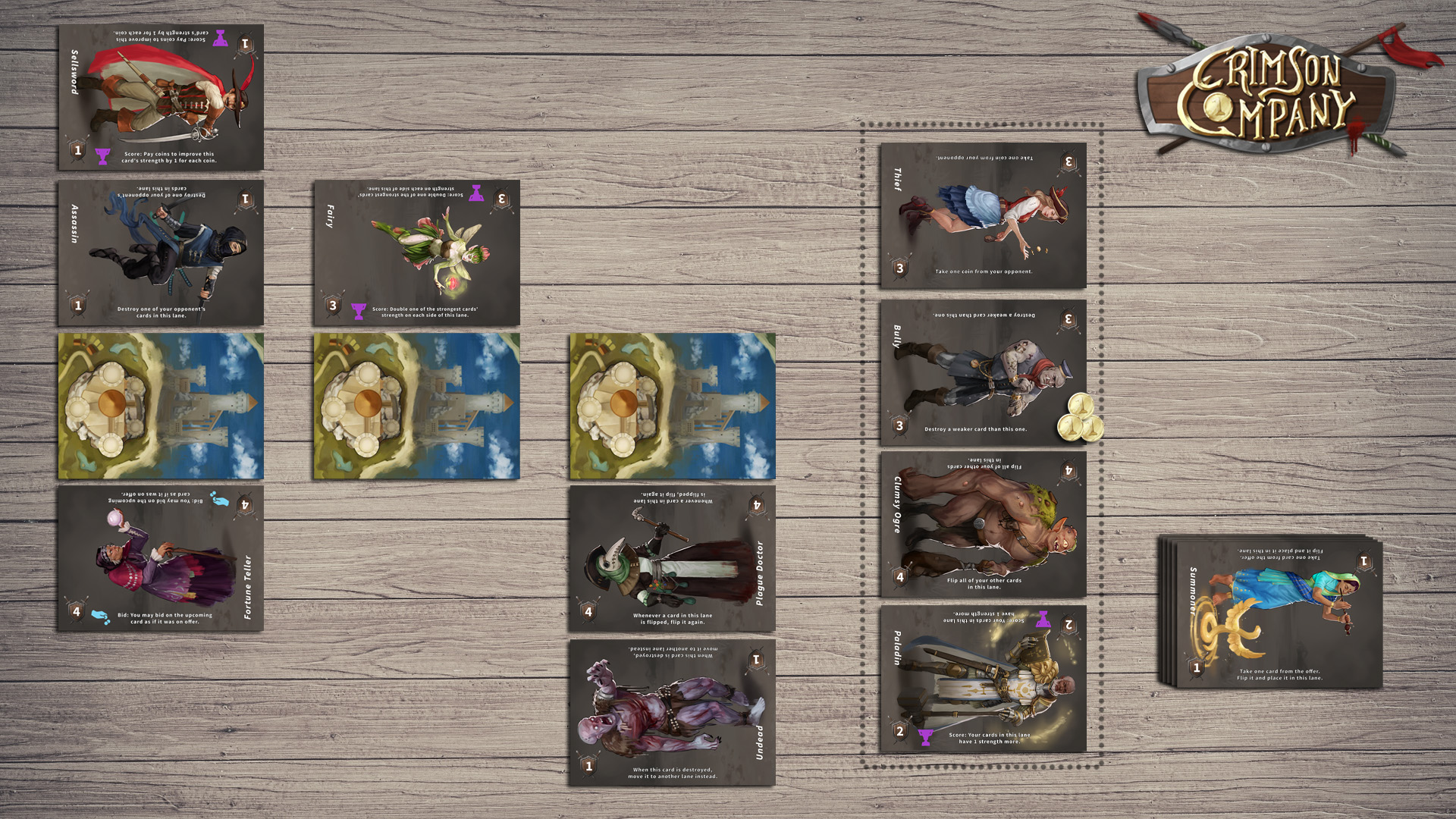Choose the Paladin card on offer
This screenshot has width=1456, height=819.
(983, 679)
